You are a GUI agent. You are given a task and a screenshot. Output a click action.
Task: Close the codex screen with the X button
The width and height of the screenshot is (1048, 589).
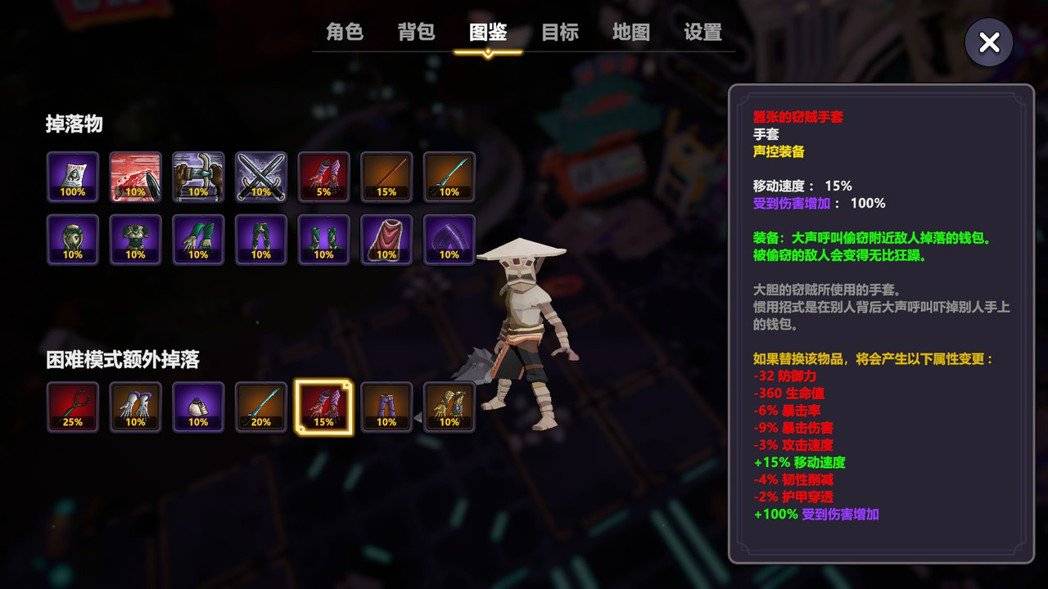tap(989, 42)
